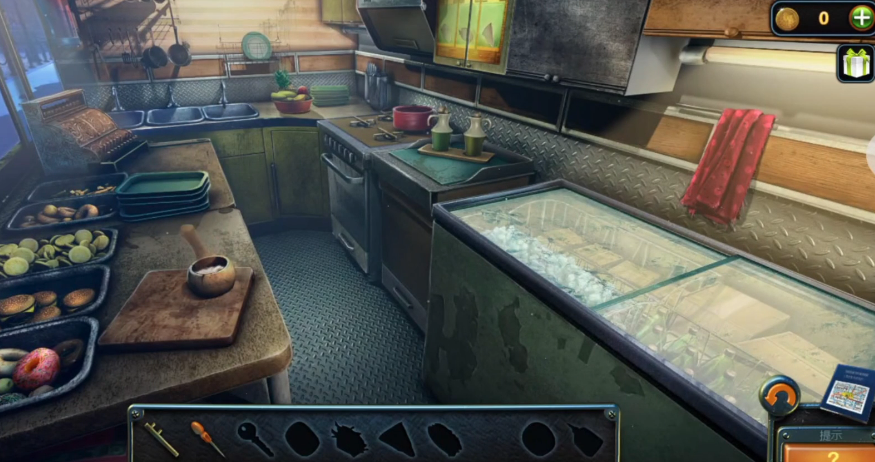875x462 pixels.
Task: Open the gift box reward
Action: point(855,64)
